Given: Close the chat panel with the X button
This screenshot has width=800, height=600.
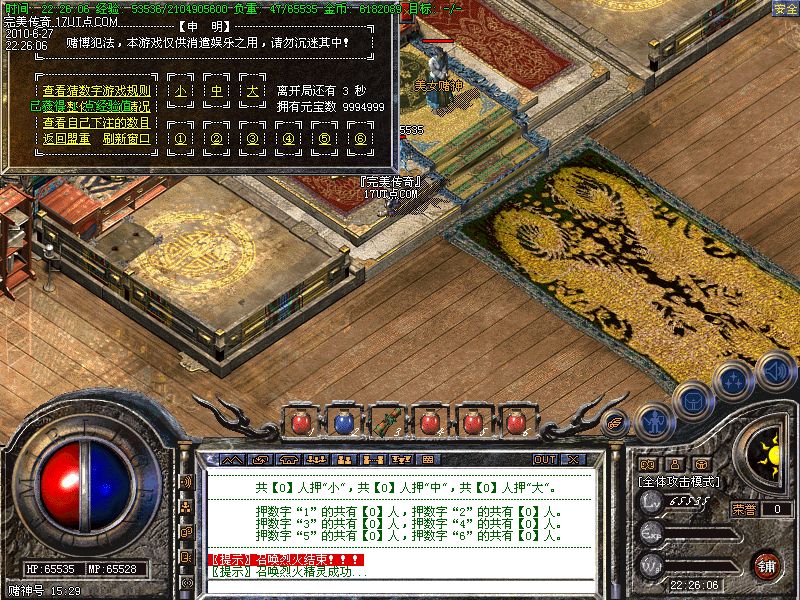Looking at the screenshot, I should click(x=573, y=459).
